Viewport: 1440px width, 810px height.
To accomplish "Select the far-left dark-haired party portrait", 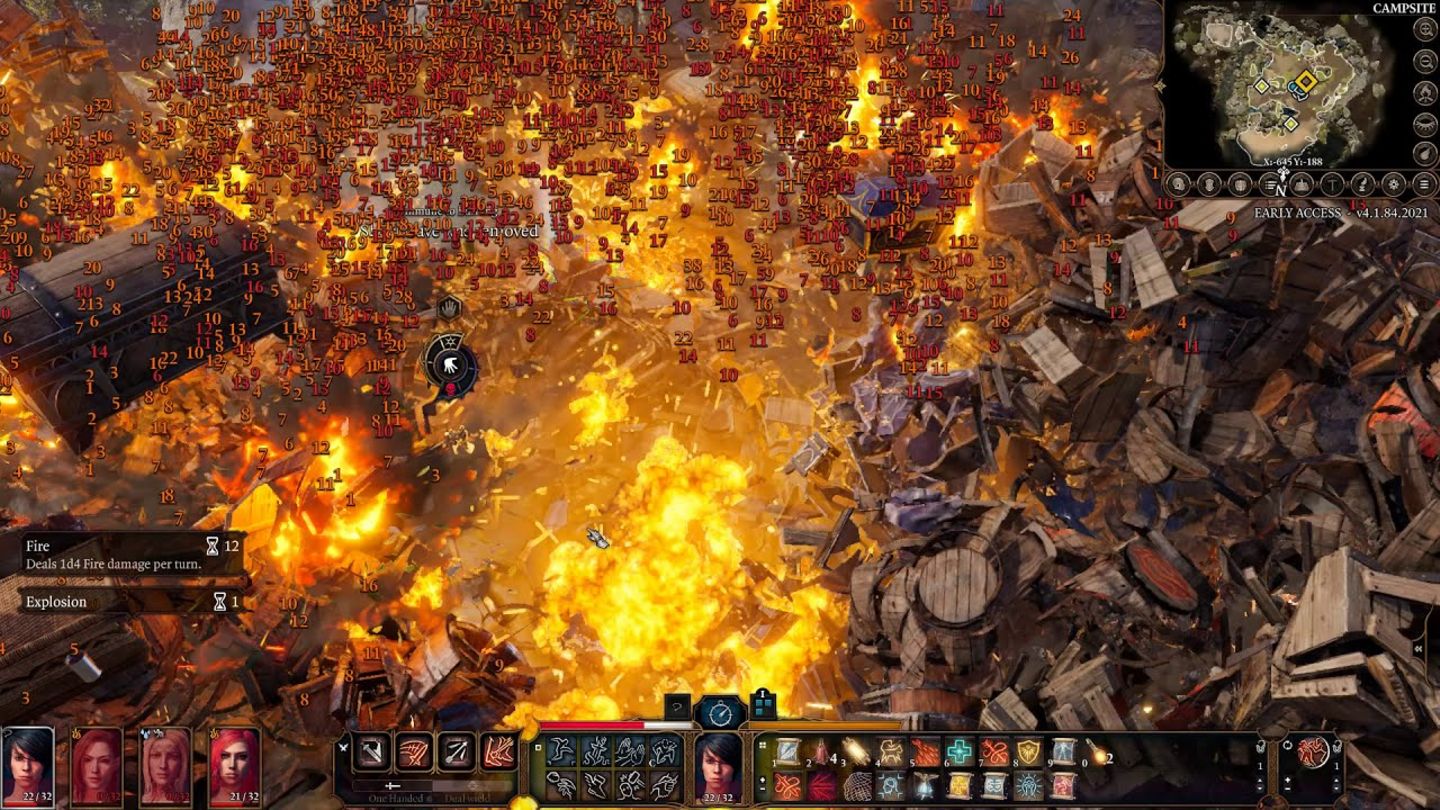I will (x=27, y=765).
